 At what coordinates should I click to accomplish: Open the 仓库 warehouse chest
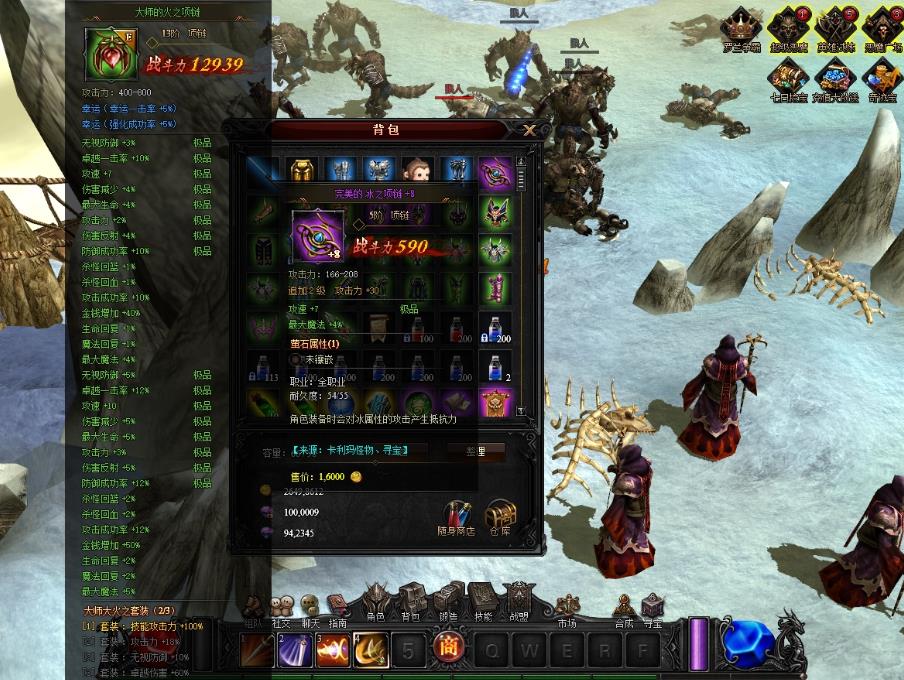click(501, 514)
